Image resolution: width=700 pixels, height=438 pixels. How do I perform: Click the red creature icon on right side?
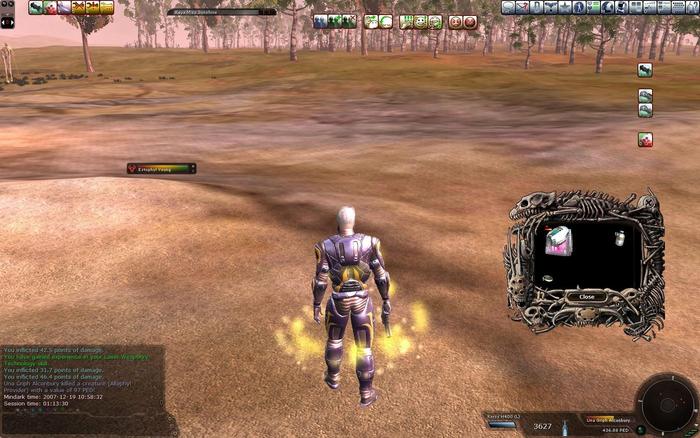click(645, 140)
